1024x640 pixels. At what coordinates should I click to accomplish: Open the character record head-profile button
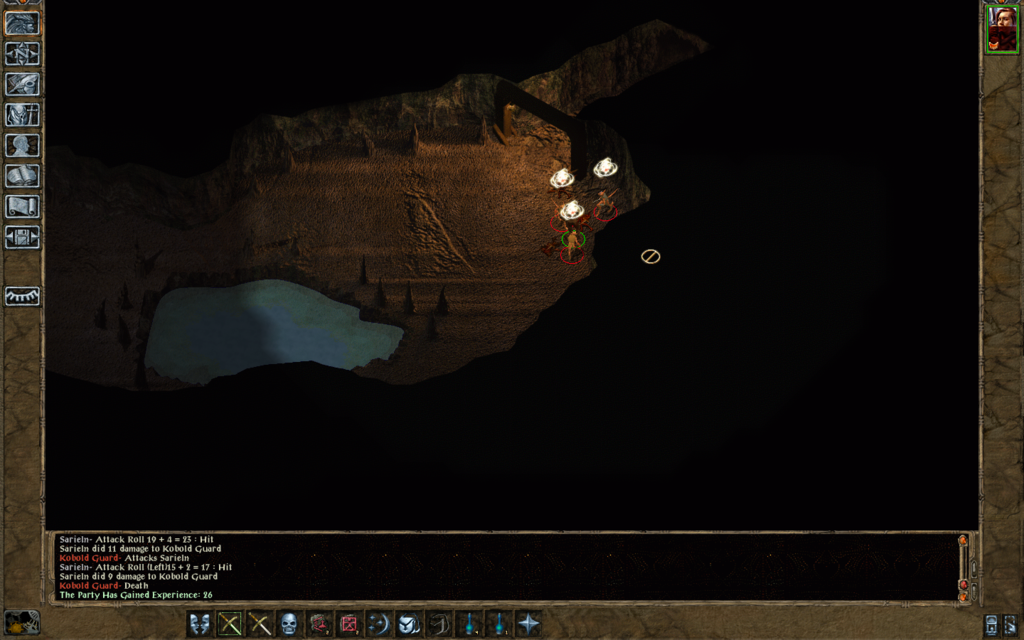pyautogui.click(x=22, y=145)
